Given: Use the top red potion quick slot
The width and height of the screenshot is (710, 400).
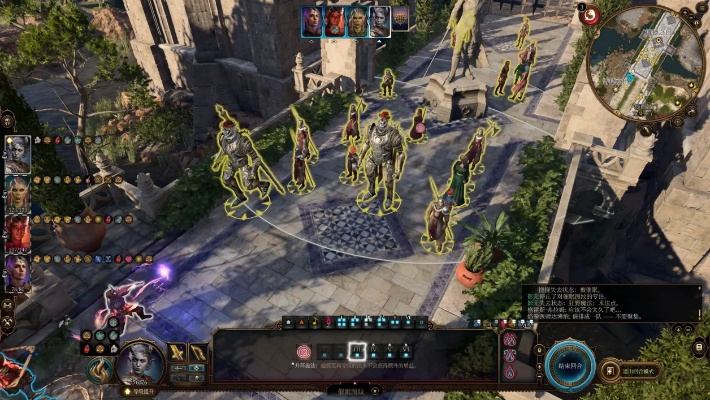Looking at the screenshot, I should (511, 340).
